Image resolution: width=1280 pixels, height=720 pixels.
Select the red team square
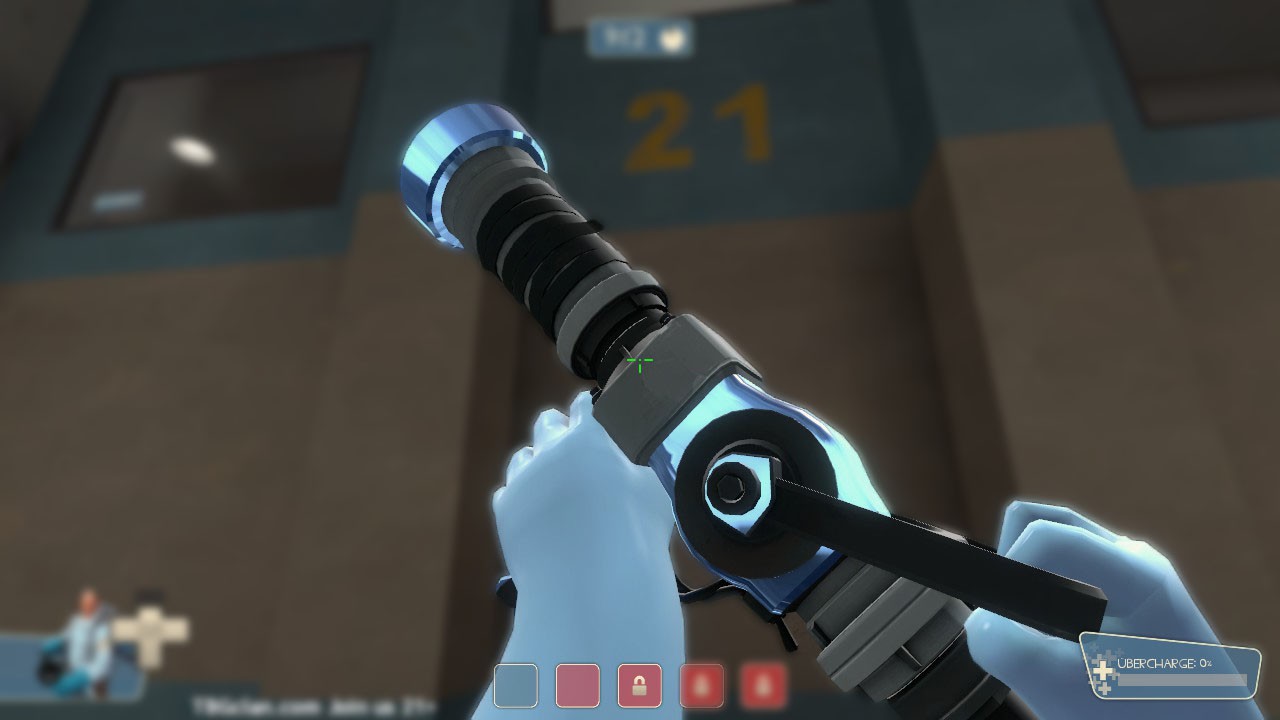577,685
